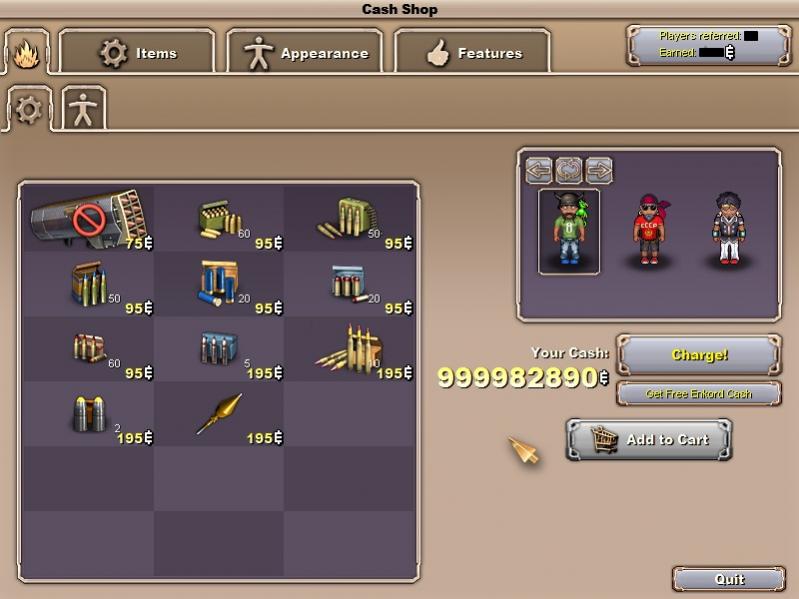
Task: Pick the blue shotgun shells pack
Action: click(x=219, y=283)
